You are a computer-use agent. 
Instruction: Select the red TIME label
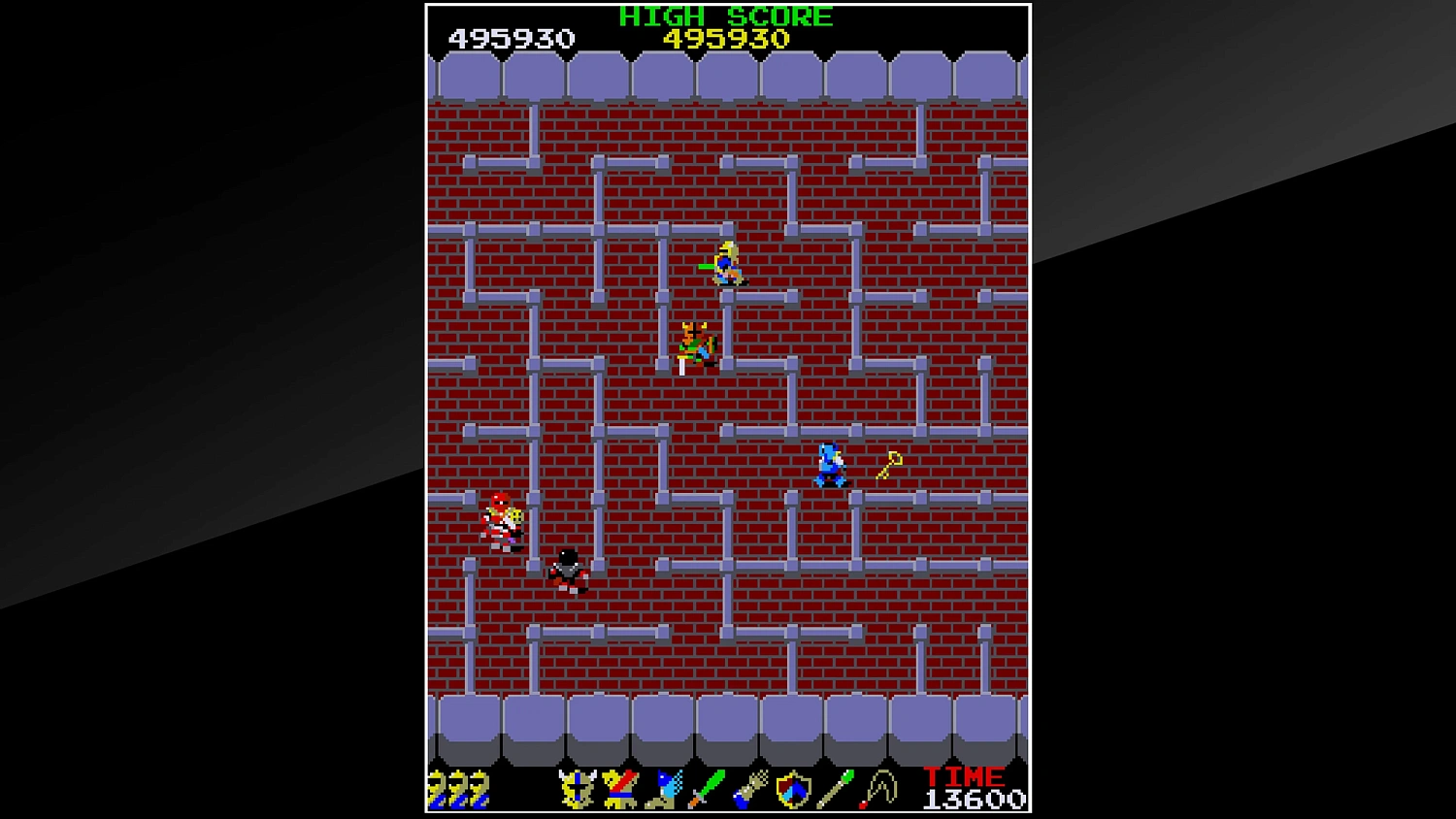tap(962, 776)
